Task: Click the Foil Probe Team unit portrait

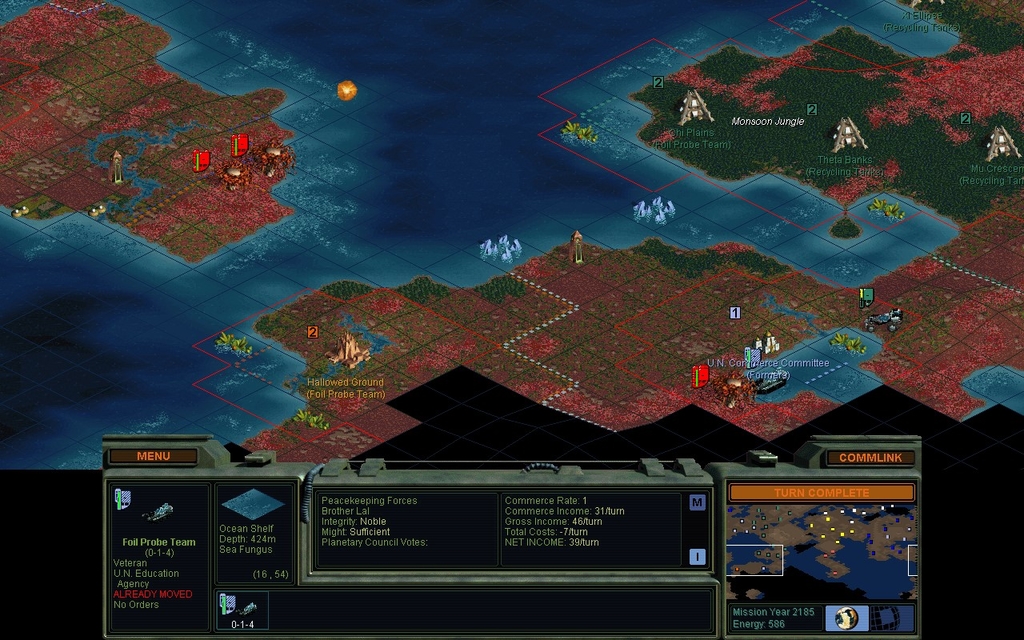Action: (156, 512)
